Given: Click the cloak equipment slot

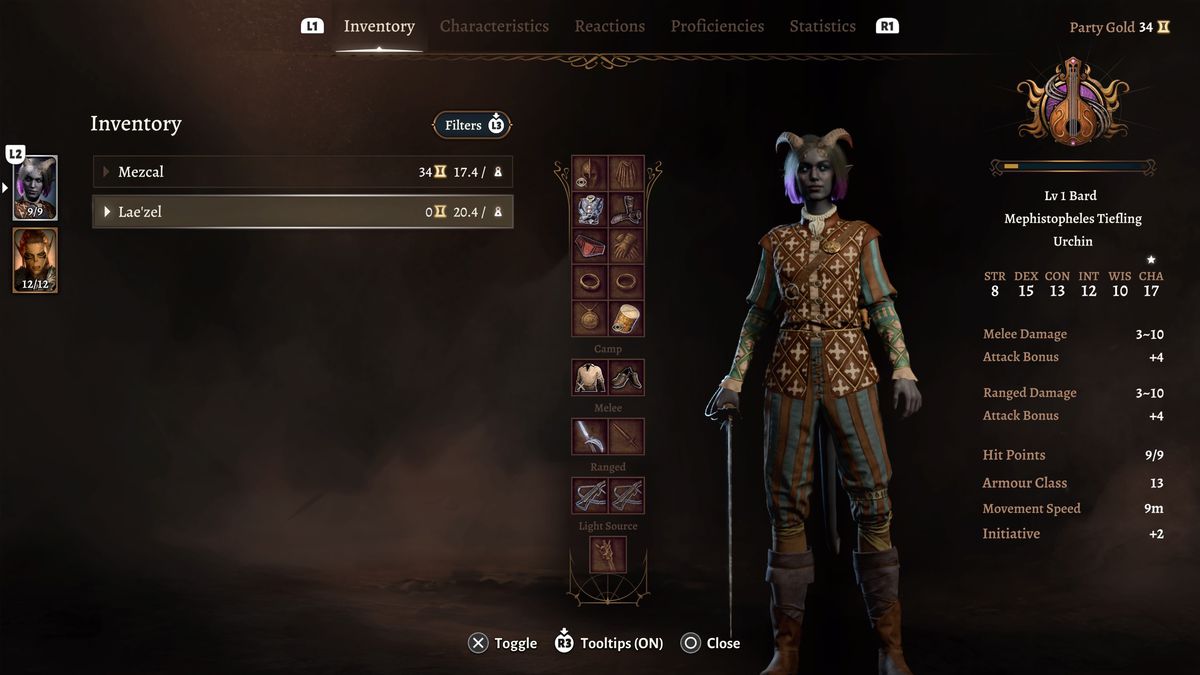Looking at the screenshot, I should pyautogui.click(x=627, y=173).
